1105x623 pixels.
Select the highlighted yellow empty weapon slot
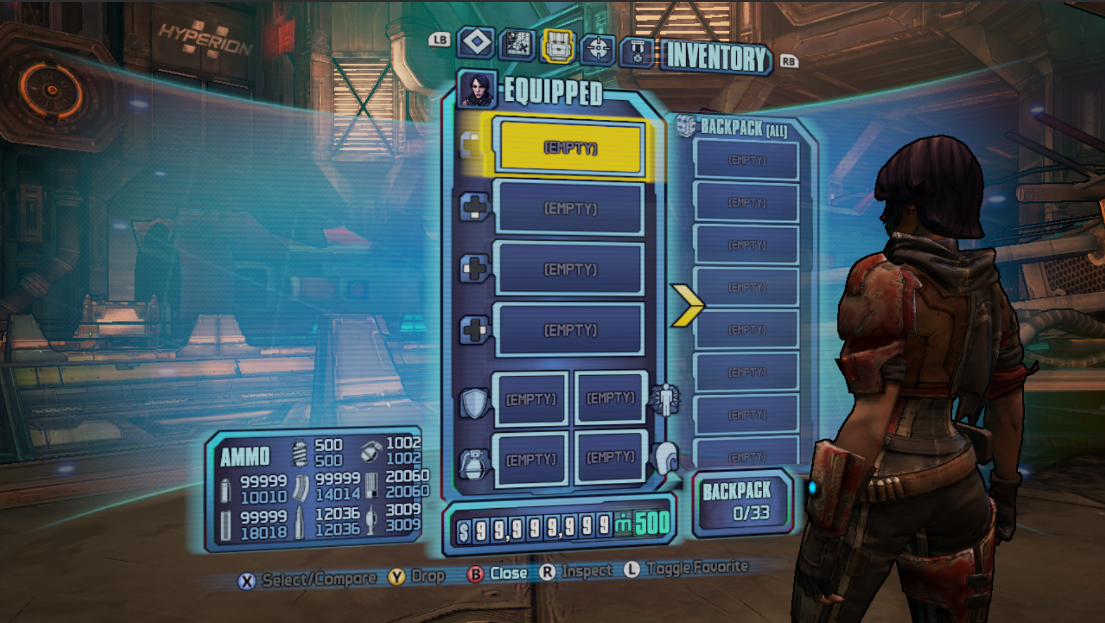(x=570, y=147)
